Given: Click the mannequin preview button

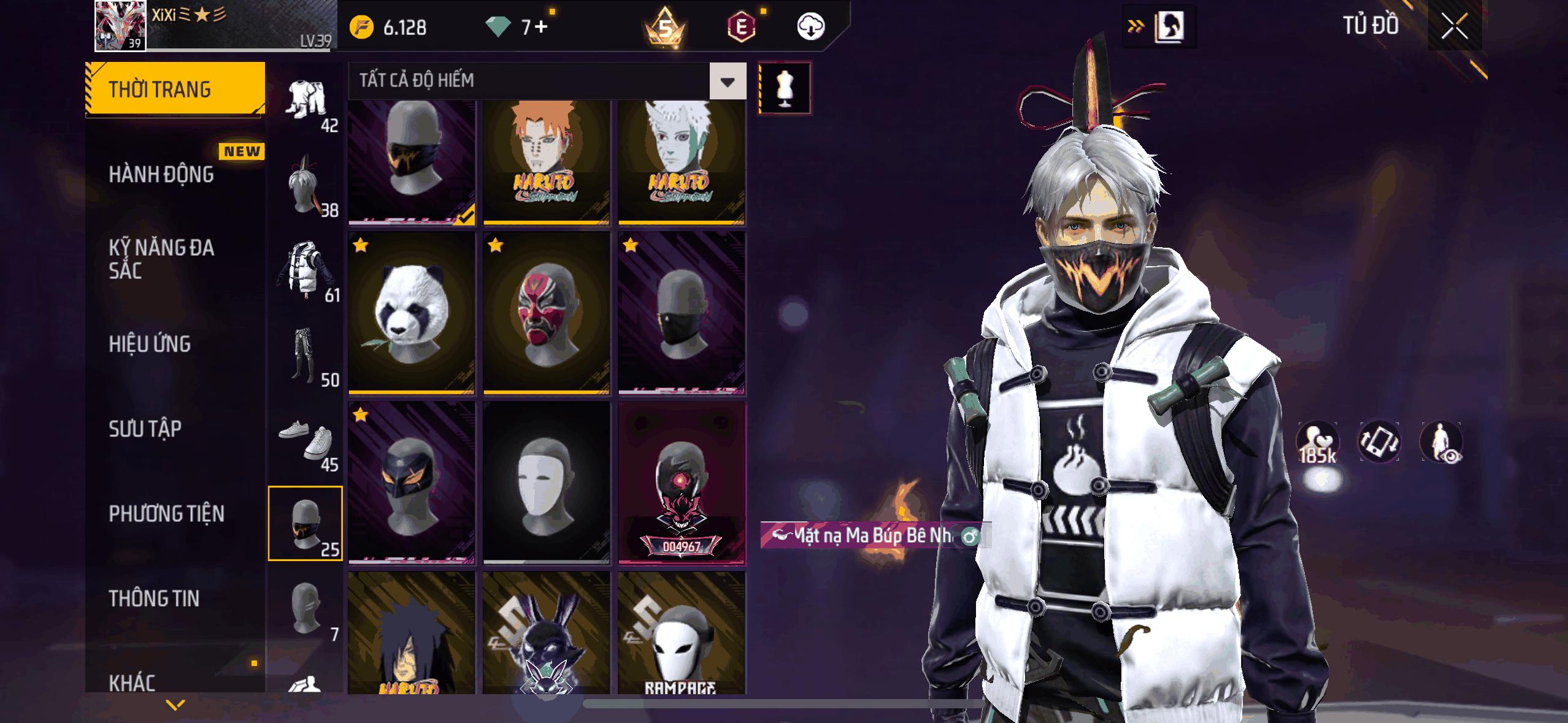Looking at the screenshot, I should click(785, 88).
